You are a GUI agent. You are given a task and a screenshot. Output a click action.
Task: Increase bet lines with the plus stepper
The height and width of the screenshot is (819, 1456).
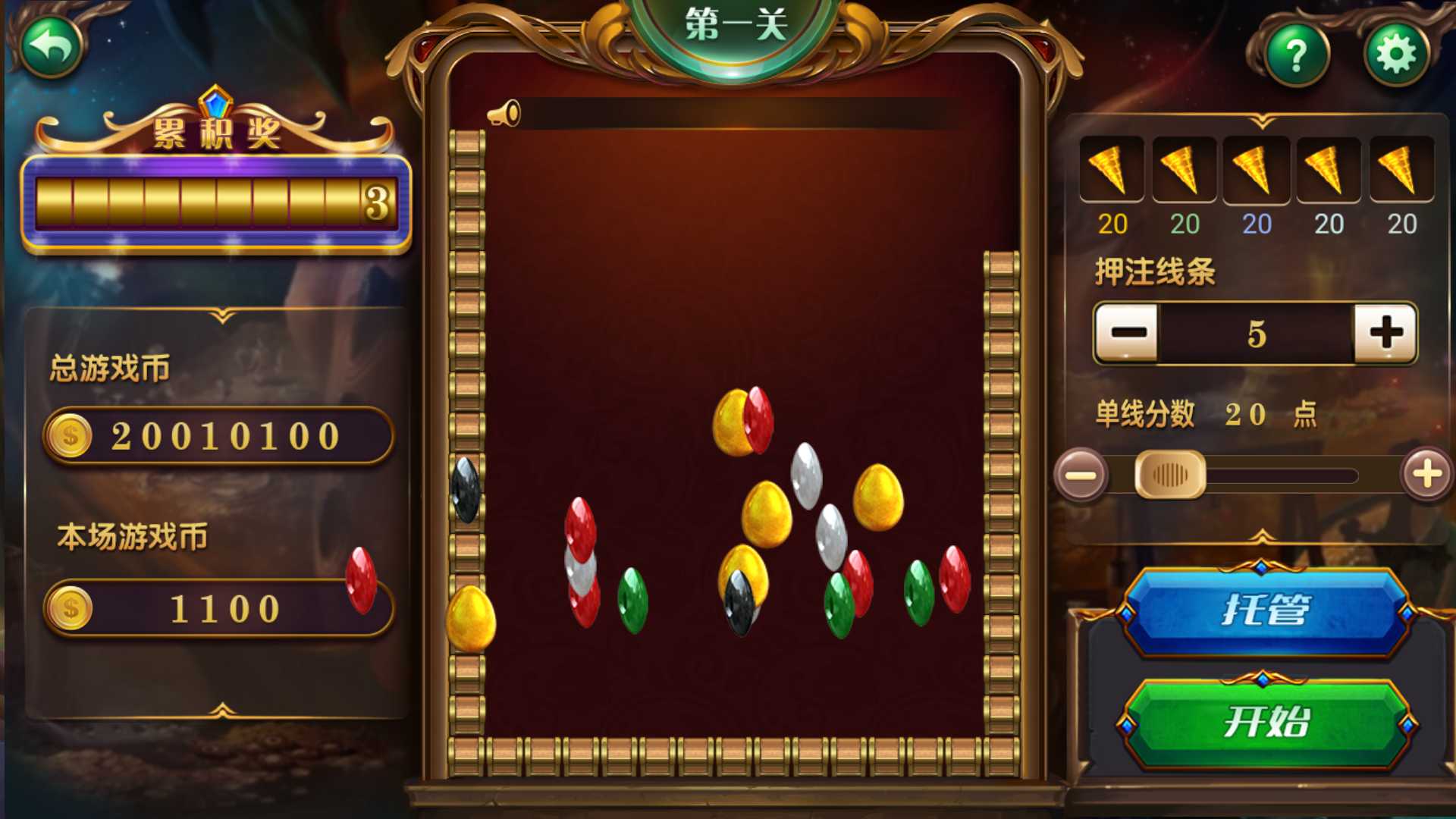(x=1385, y=333)
